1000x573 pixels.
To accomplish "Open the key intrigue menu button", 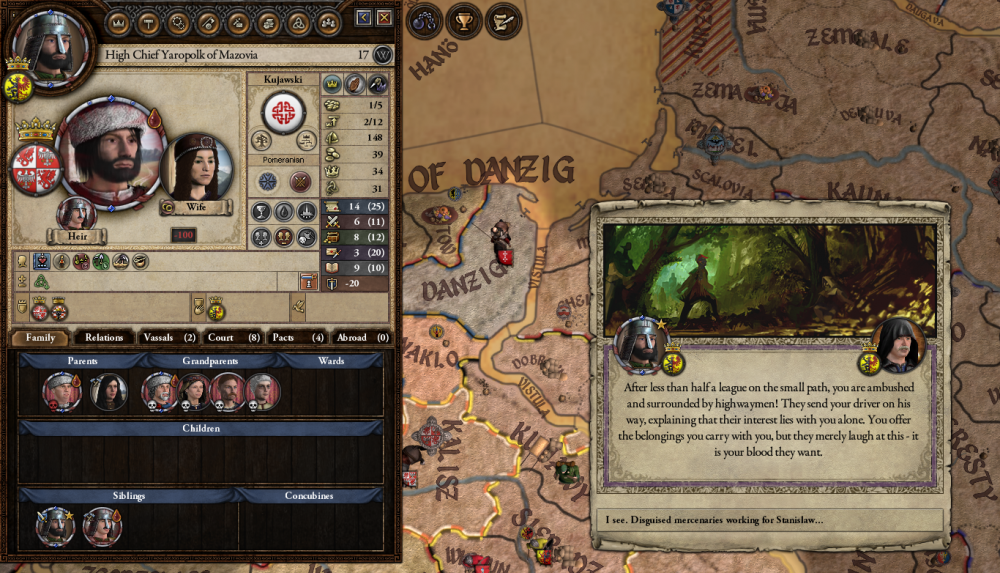I will point(208,21).
